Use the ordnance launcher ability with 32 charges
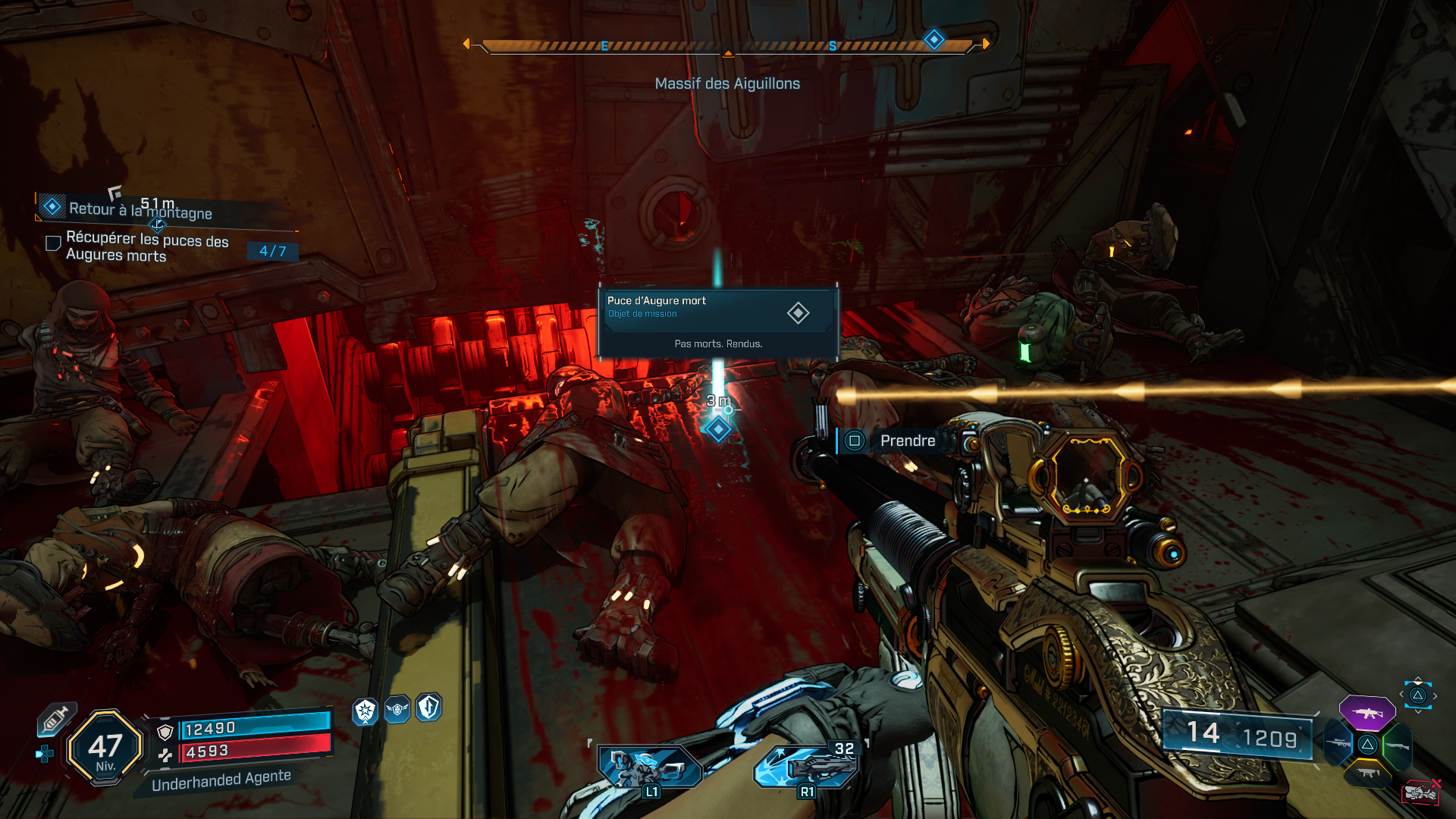 point(807,766)
